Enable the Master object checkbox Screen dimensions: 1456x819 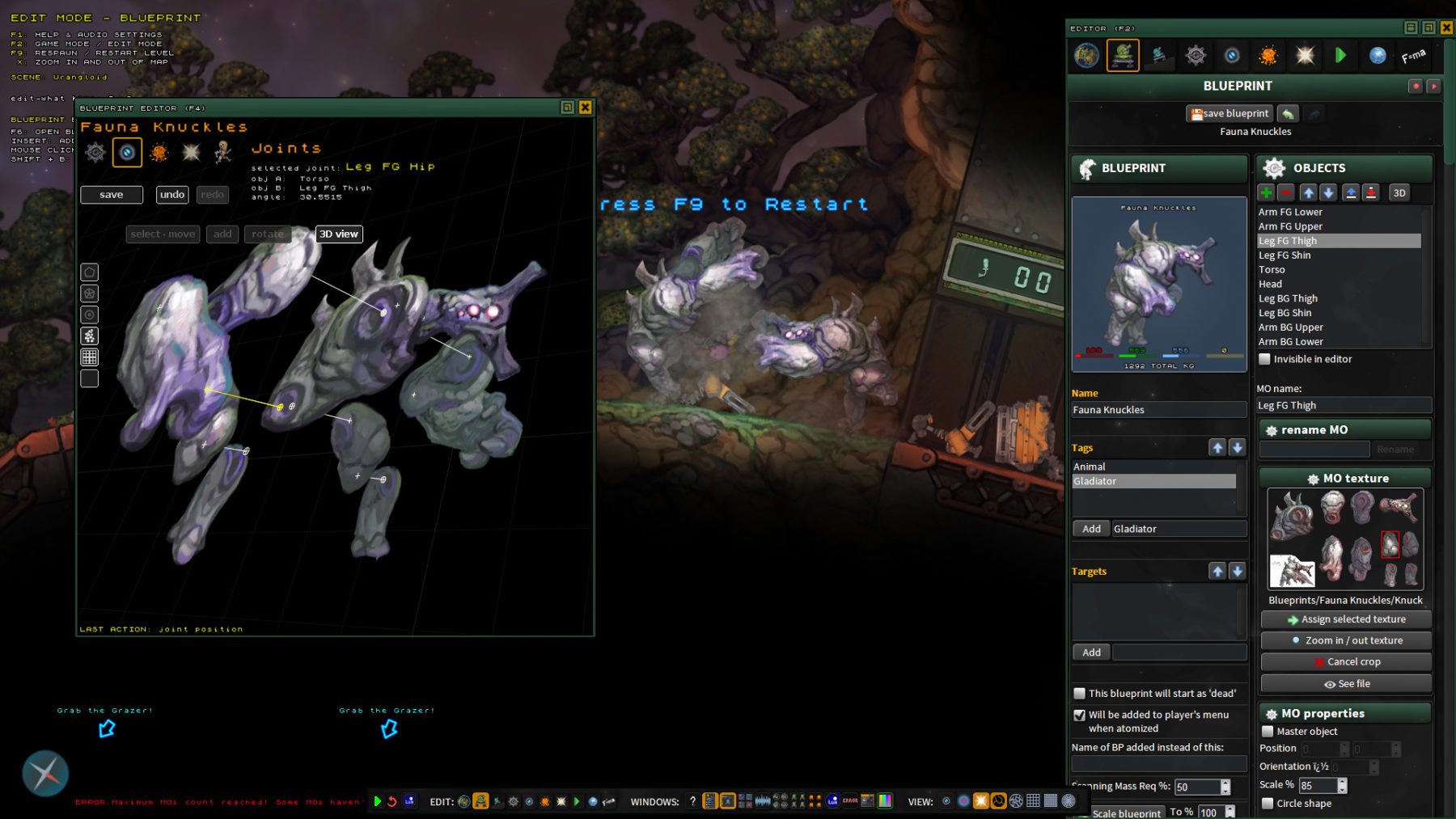pyautogui.click(x=1268, y=732)
